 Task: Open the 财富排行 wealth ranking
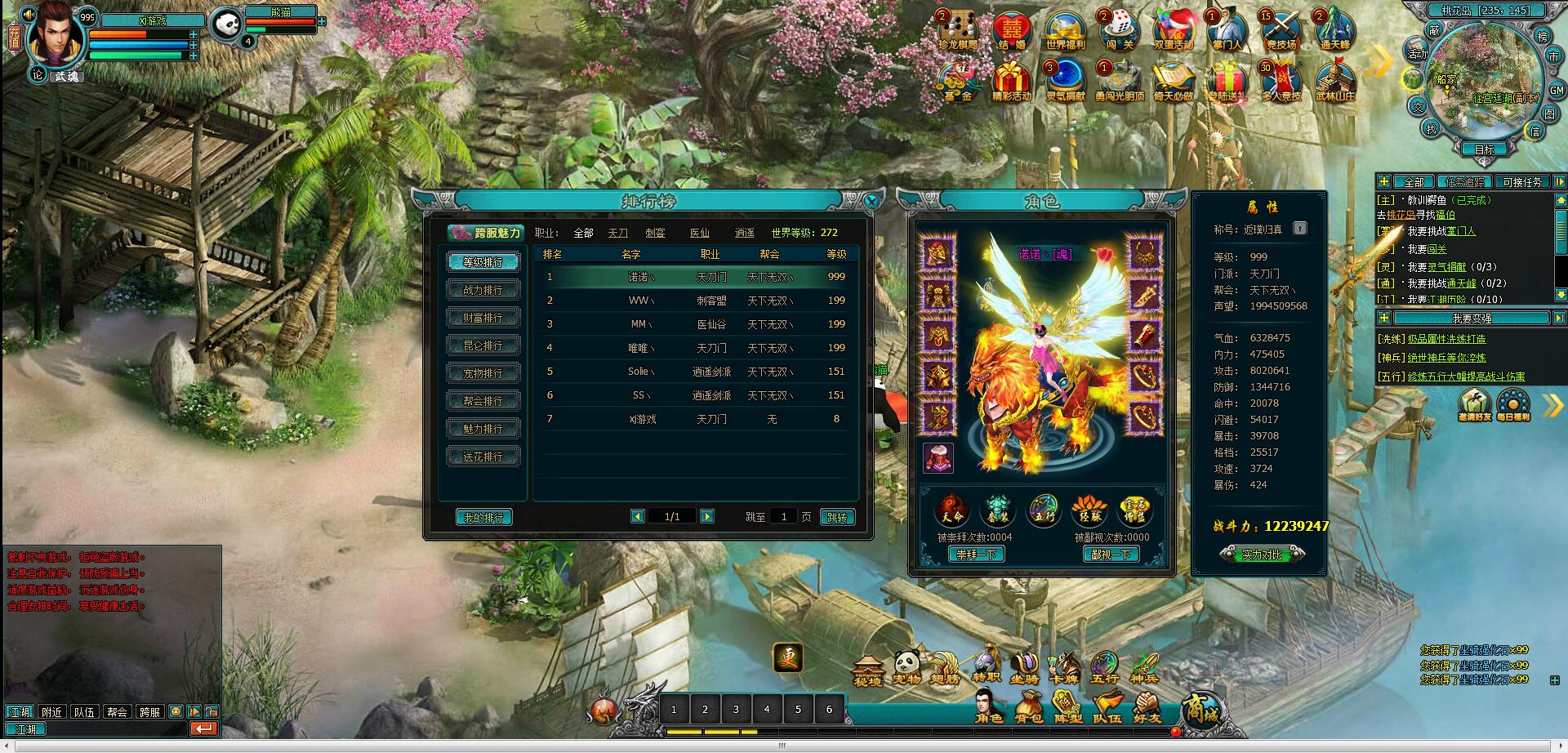pyautogui.click(x=483, y=318)
